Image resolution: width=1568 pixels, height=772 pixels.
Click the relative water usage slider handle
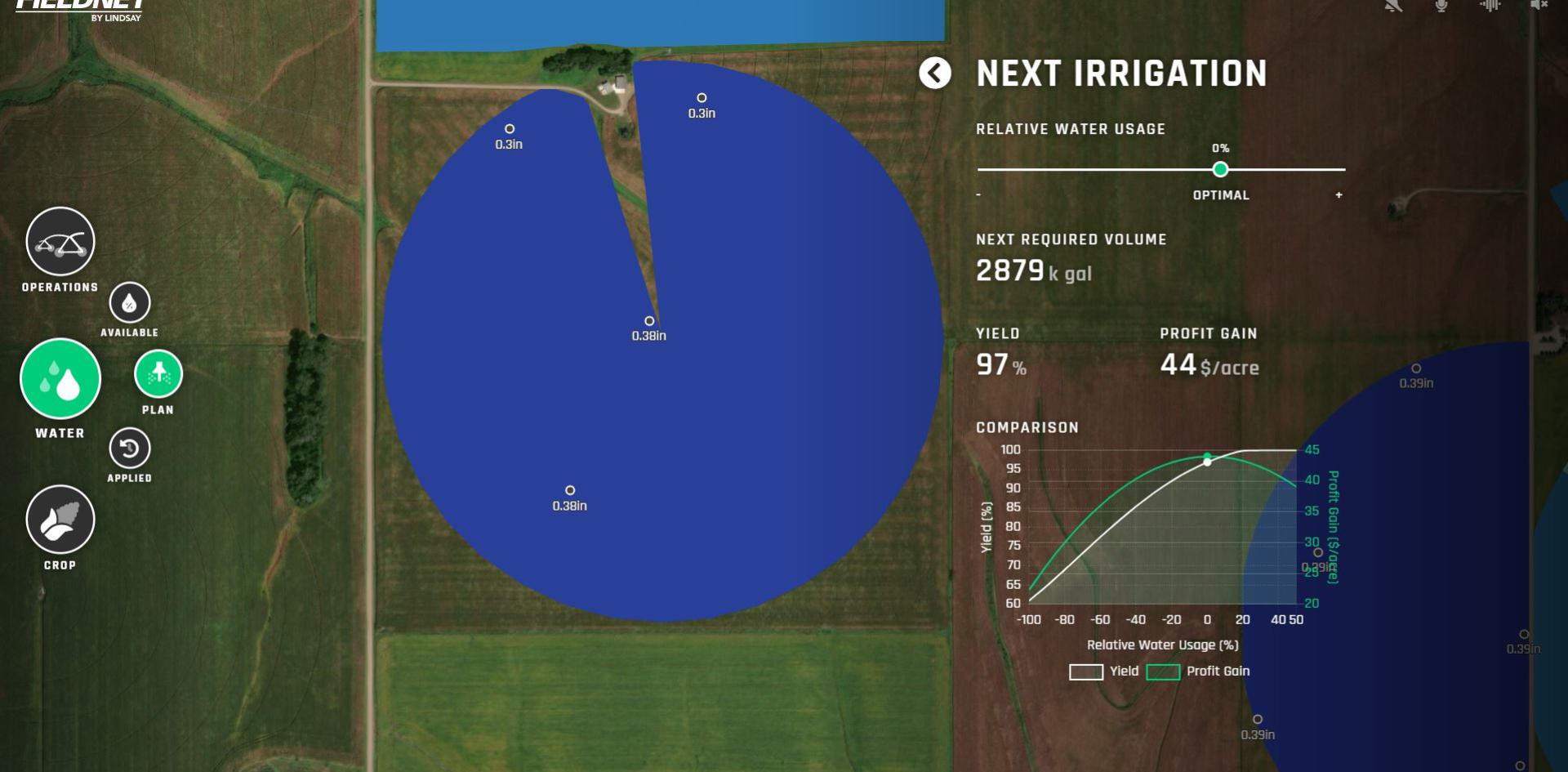1220,170
